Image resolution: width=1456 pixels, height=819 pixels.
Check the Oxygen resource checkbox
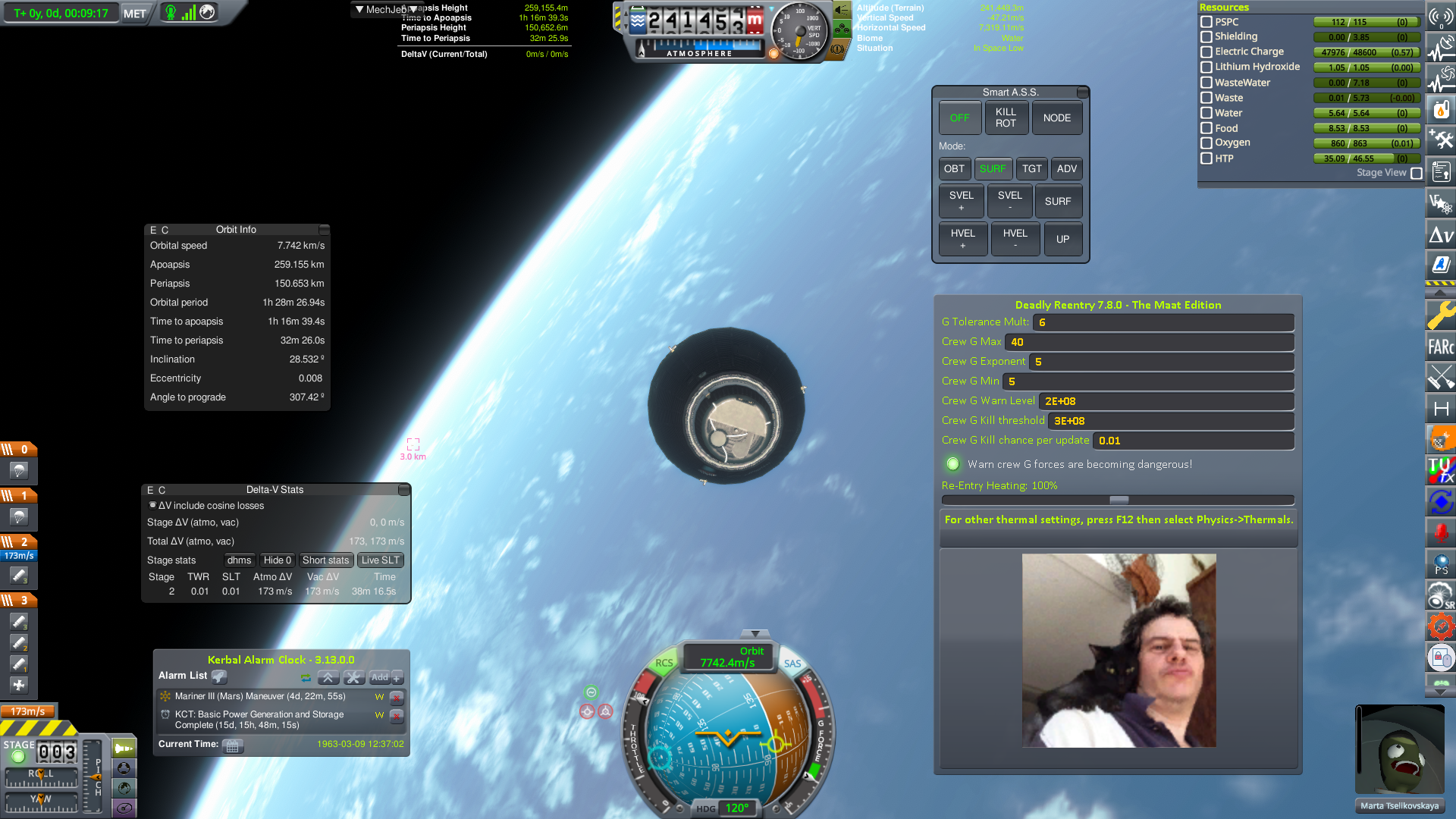point(1207,143)
